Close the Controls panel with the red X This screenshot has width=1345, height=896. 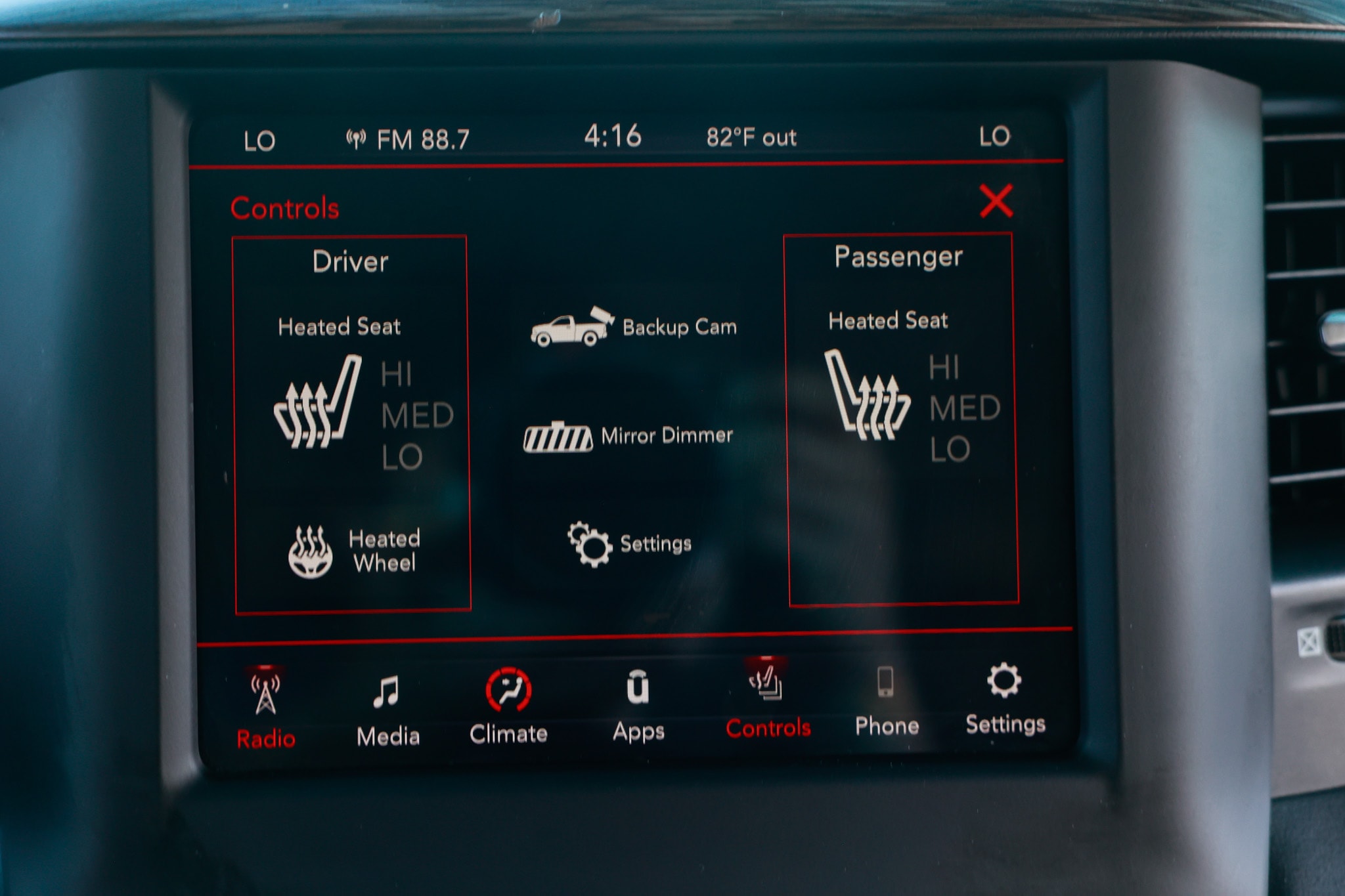point(996,201)
